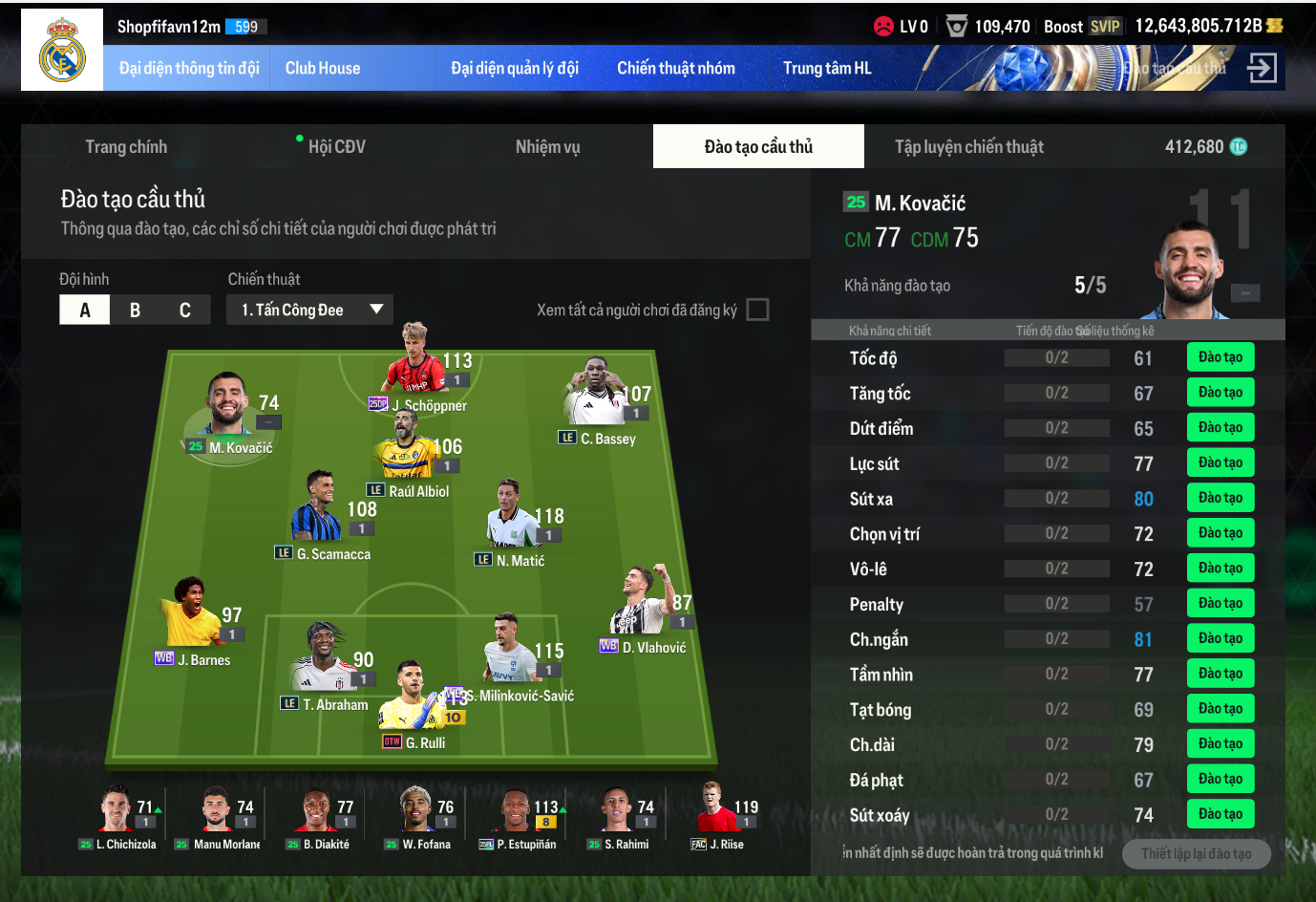Open Tập luyện chiến thuật tab

coord(968,146)
